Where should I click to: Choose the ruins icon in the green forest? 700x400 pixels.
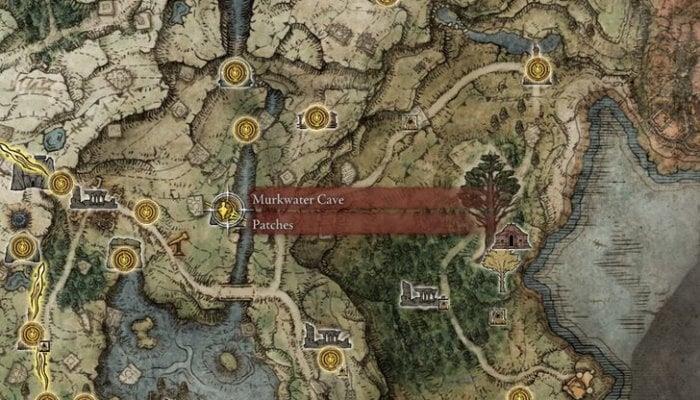[420, 292]
